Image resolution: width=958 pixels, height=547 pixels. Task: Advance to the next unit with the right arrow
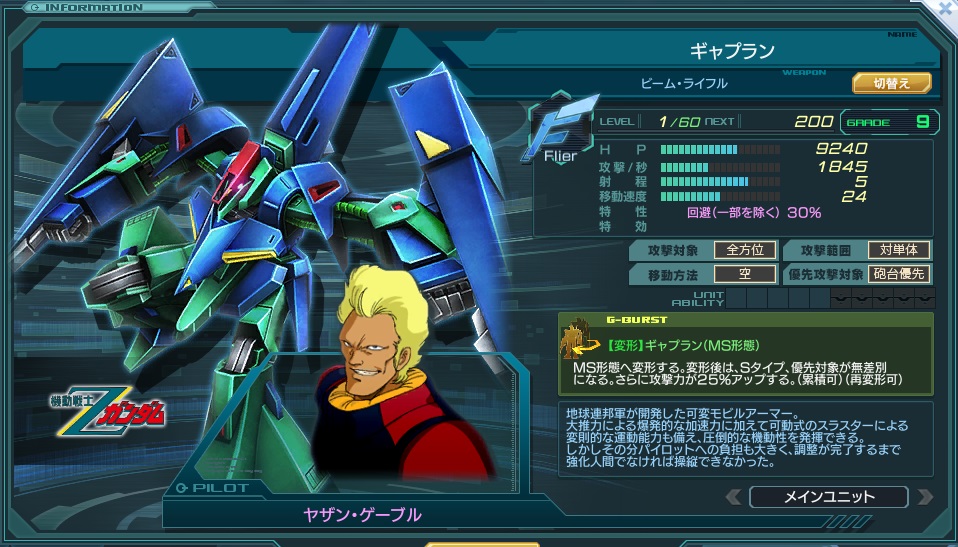point(925,497)
